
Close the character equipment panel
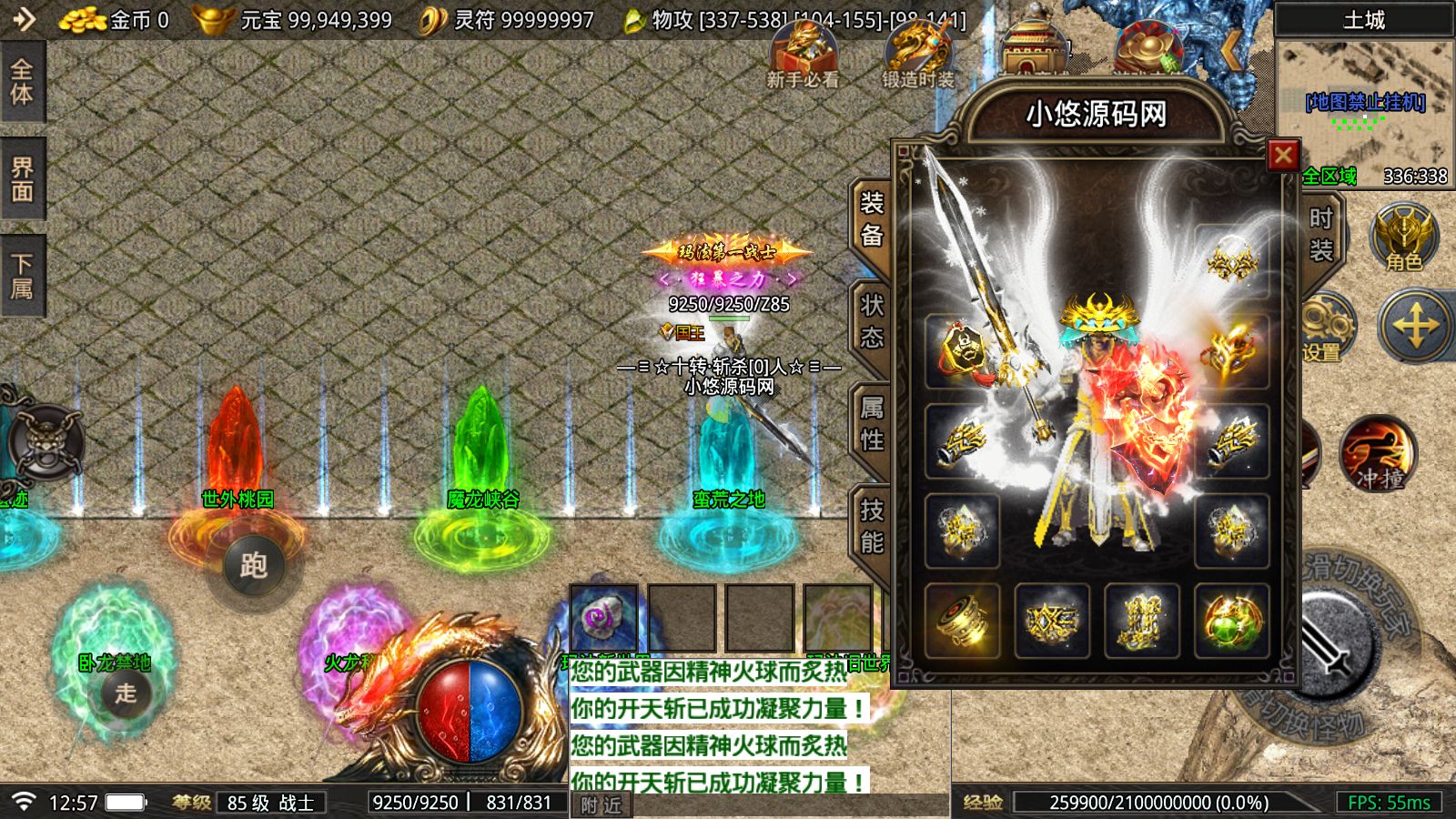pos(1283,156)
